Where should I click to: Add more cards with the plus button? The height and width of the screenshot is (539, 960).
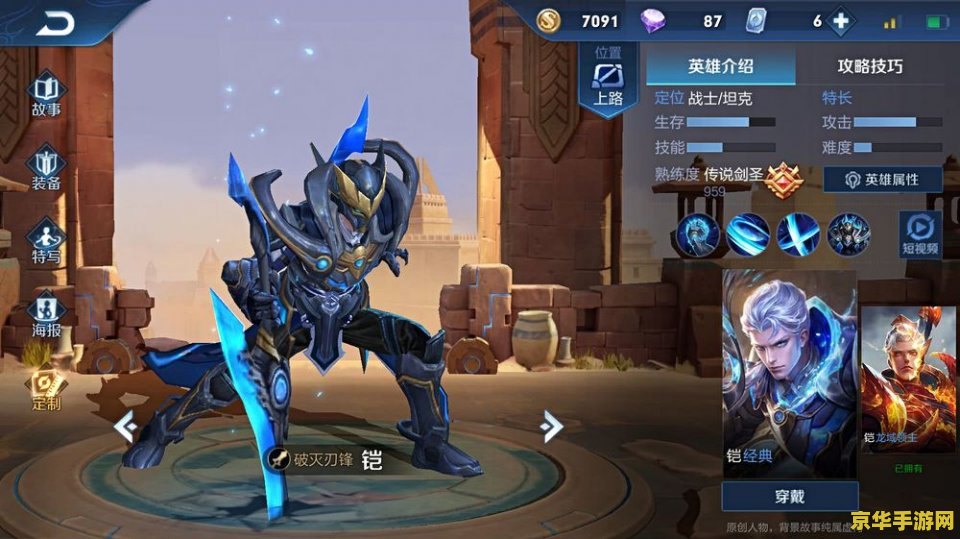(841, 21)
